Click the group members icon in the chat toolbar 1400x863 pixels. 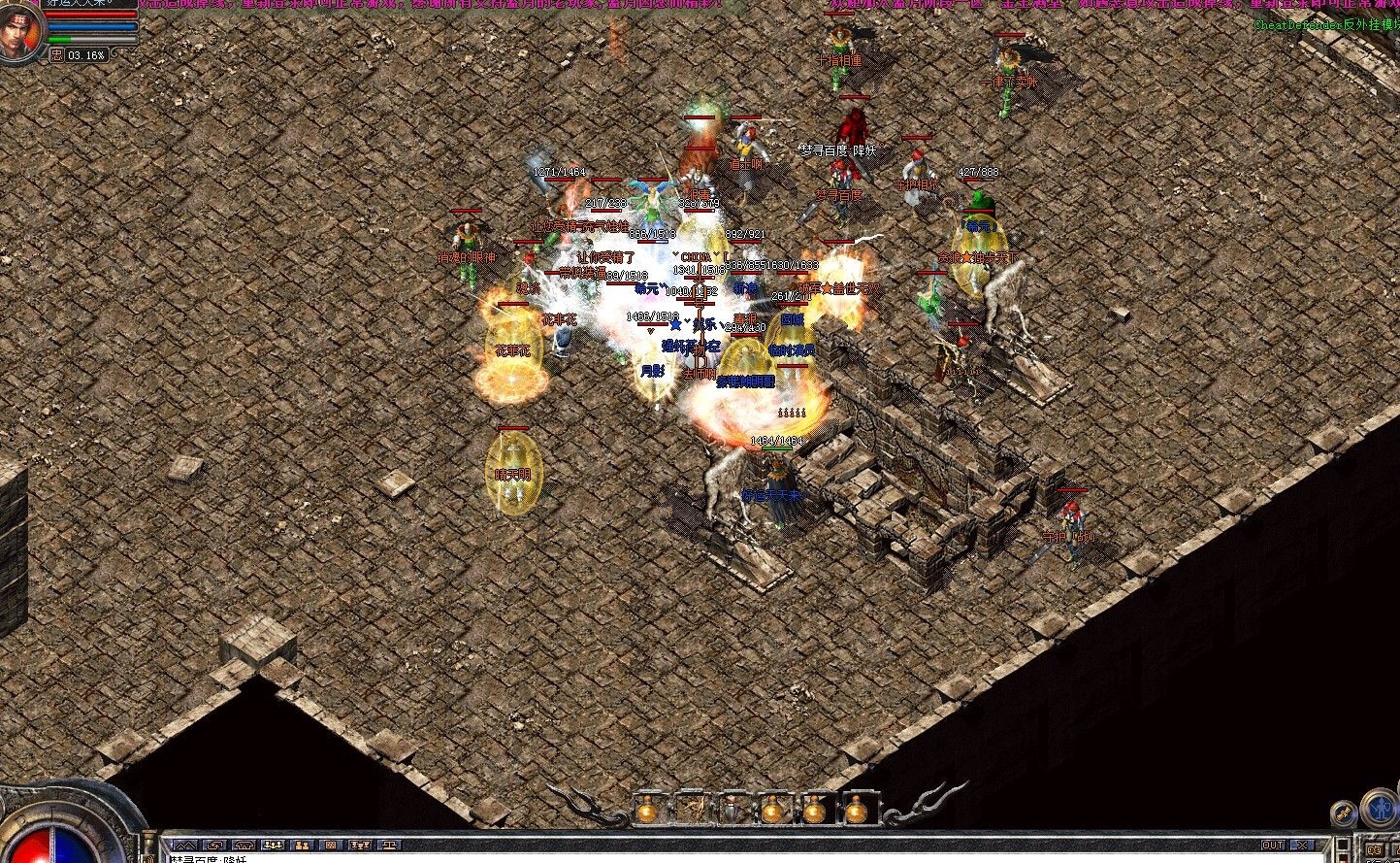point(273,846)
